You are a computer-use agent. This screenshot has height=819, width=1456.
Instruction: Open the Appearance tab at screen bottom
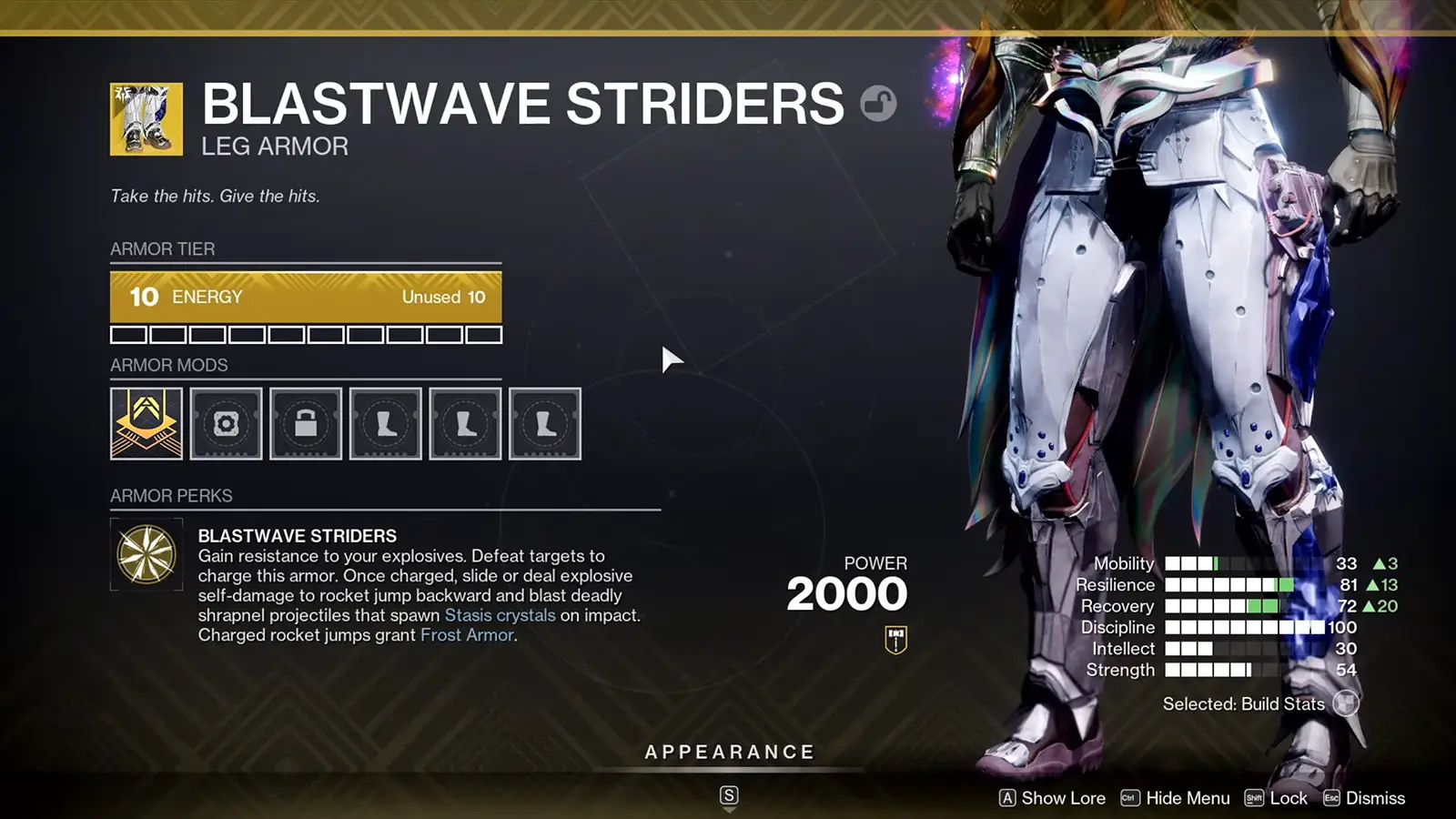tap(728, 752)
